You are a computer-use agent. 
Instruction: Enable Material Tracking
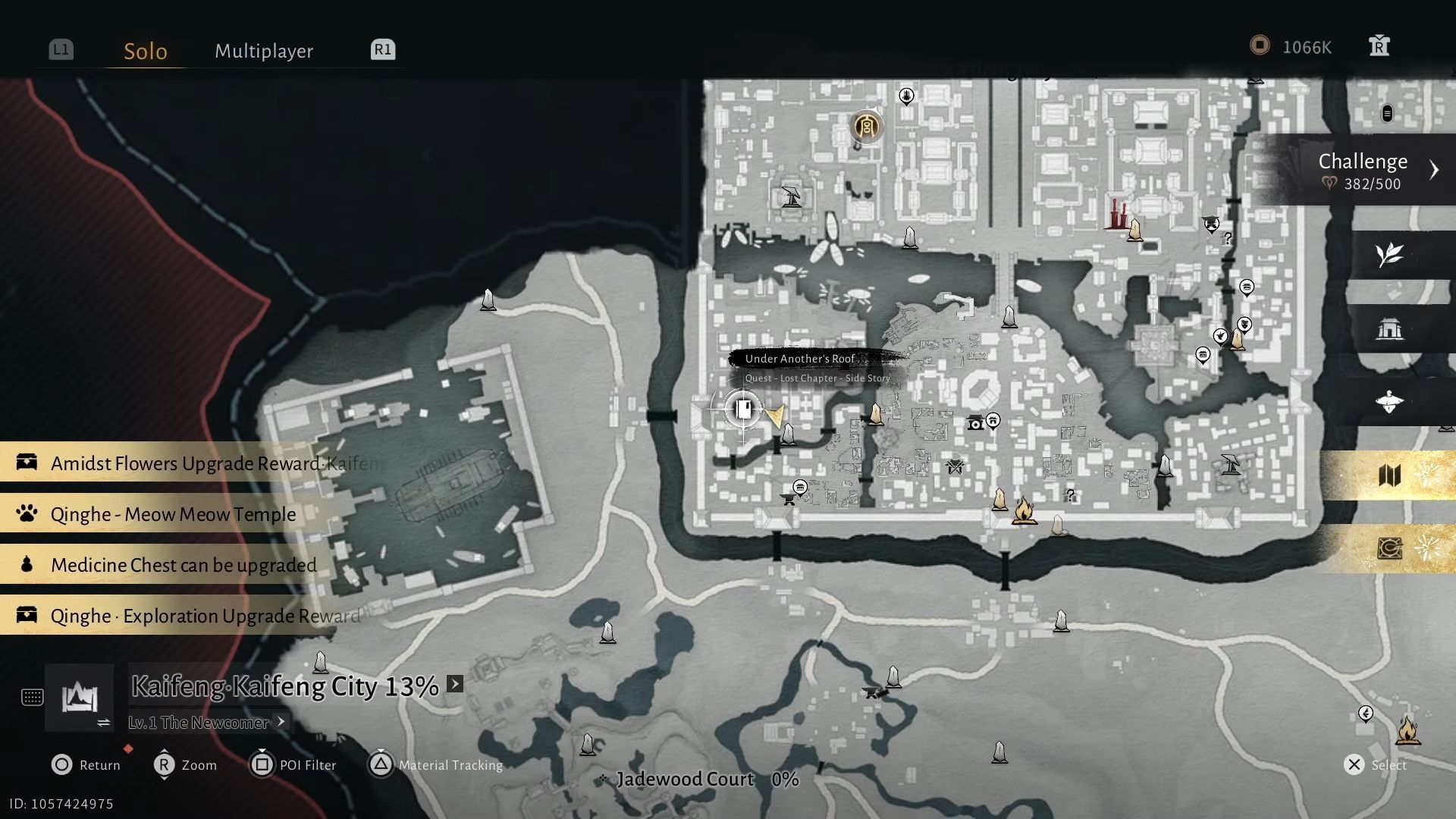pos(436,765)
